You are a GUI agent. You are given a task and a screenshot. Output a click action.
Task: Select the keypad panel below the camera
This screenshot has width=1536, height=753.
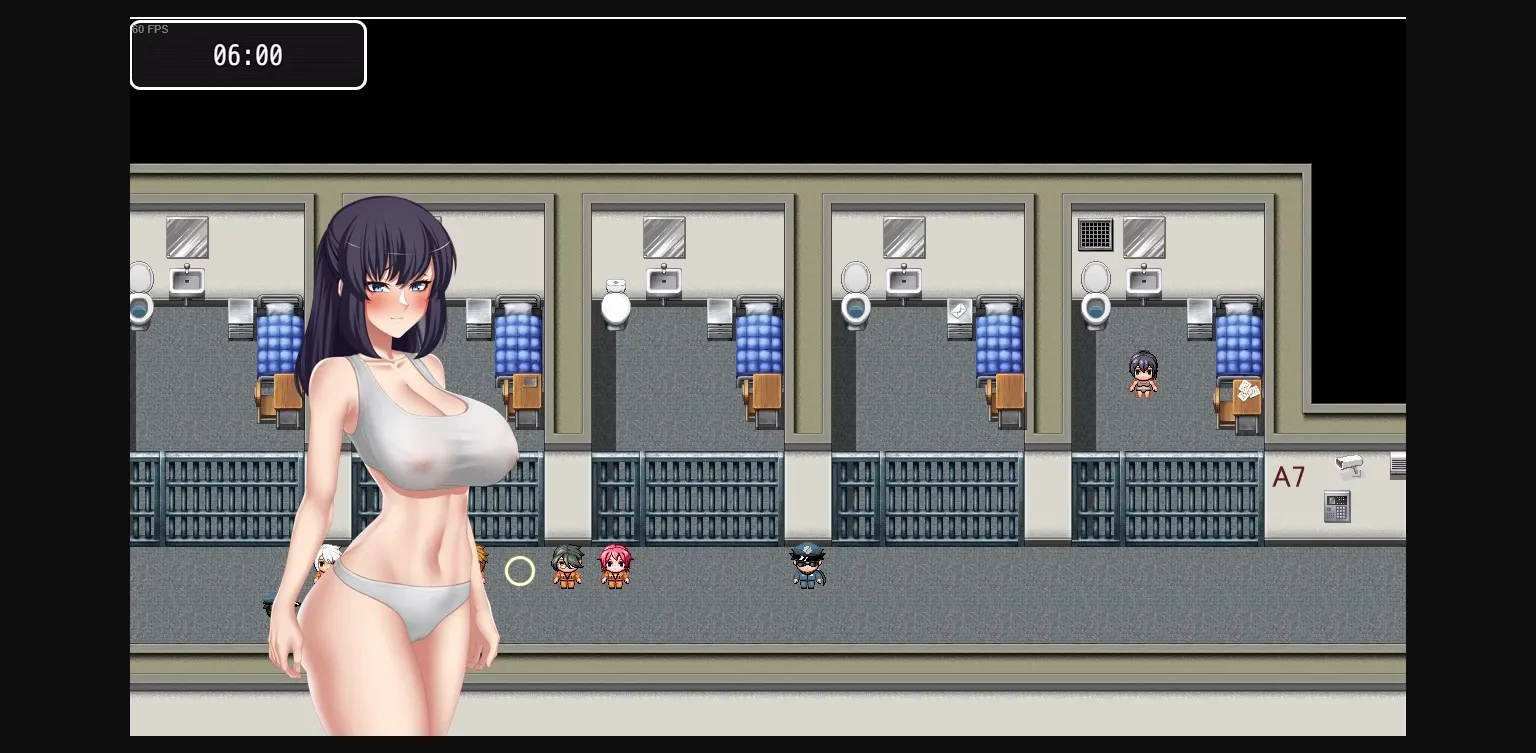tap(1338, 506)
